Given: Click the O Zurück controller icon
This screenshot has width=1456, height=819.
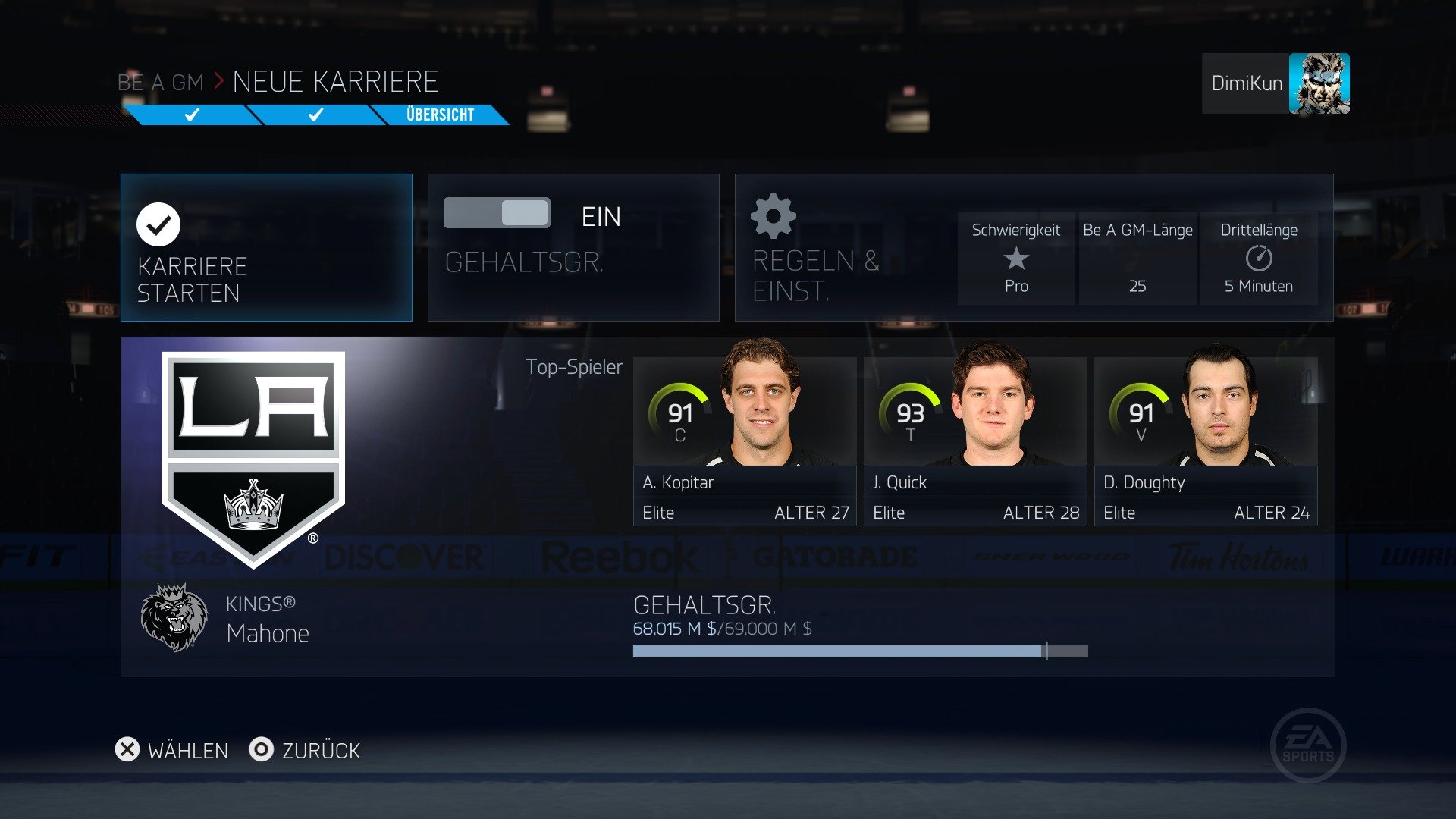Looking at the screenshot, I should pyautogui.click(x=261, y=751).
